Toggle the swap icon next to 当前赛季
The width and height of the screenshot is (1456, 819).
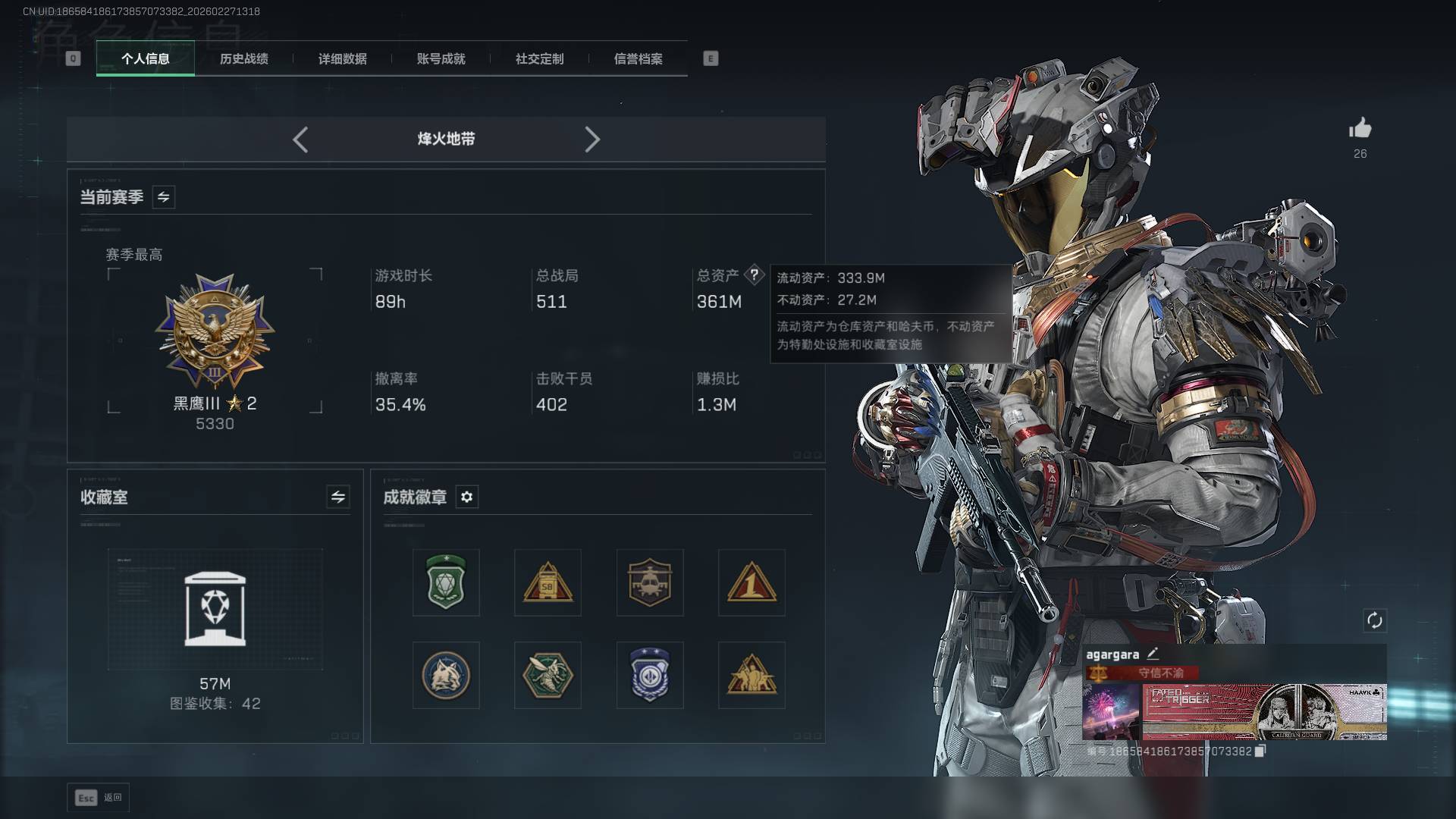(x=163, y=197)
